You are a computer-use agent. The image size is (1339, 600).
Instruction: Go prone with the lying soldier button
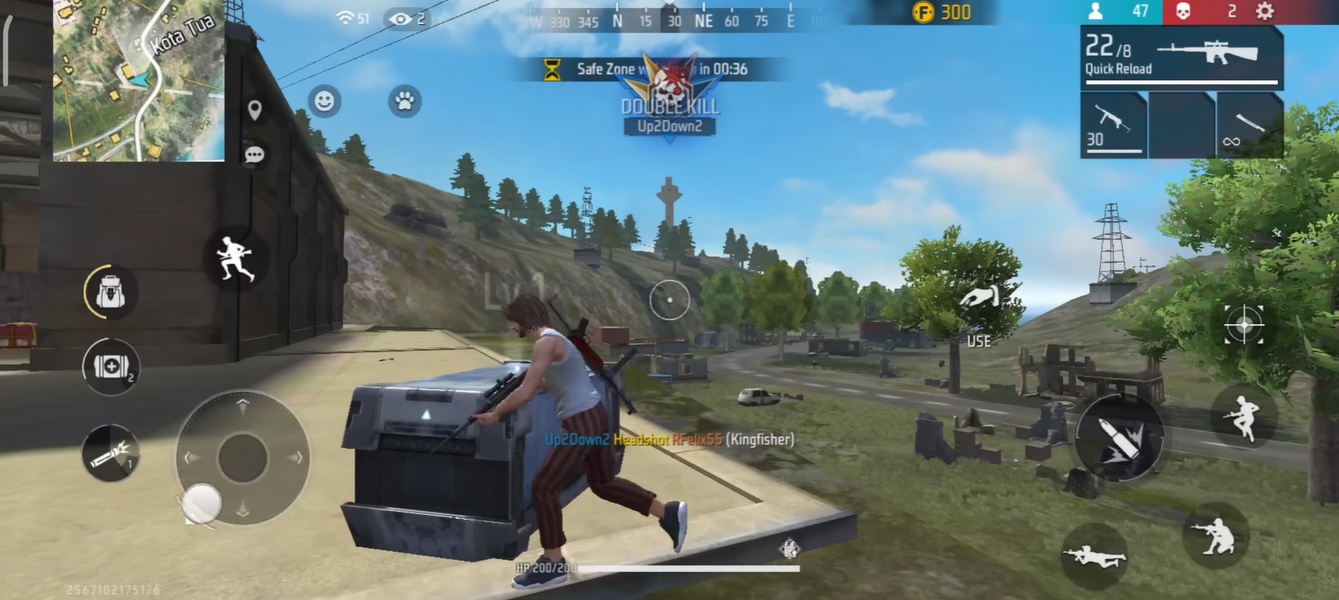click(x=1094, y=555)
